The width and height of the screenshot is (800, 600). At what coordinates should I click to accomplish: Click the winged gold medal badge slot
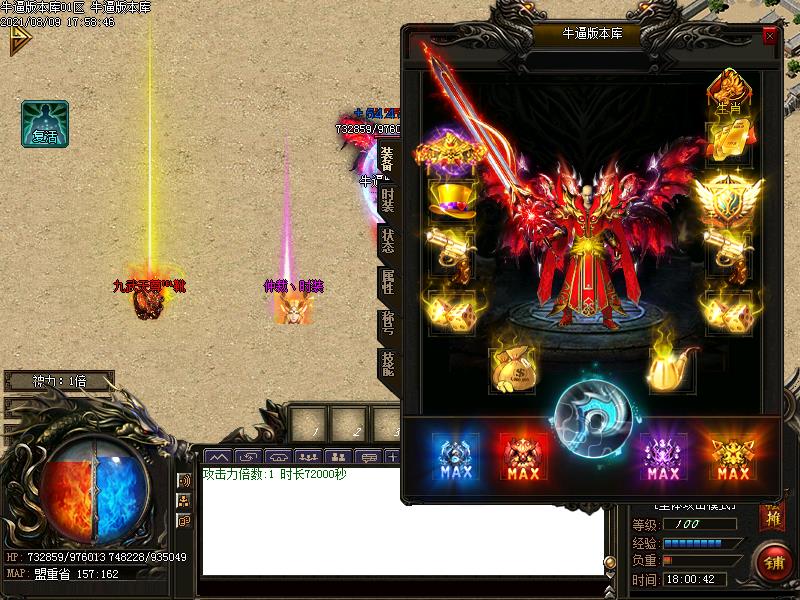click(730, 198)
